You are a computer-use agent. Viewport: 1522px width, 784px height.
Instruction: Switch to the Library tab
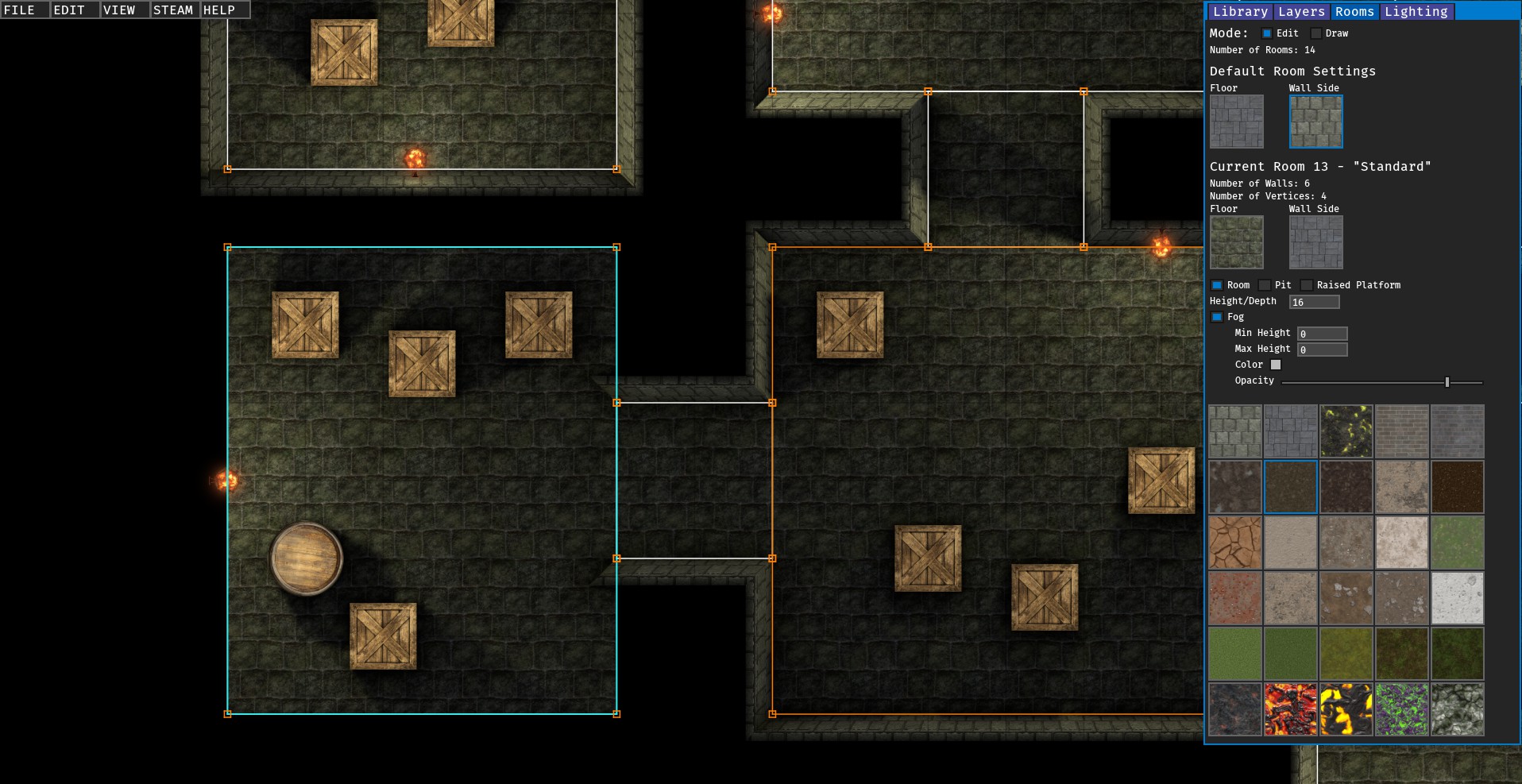tap(1241, 11)
